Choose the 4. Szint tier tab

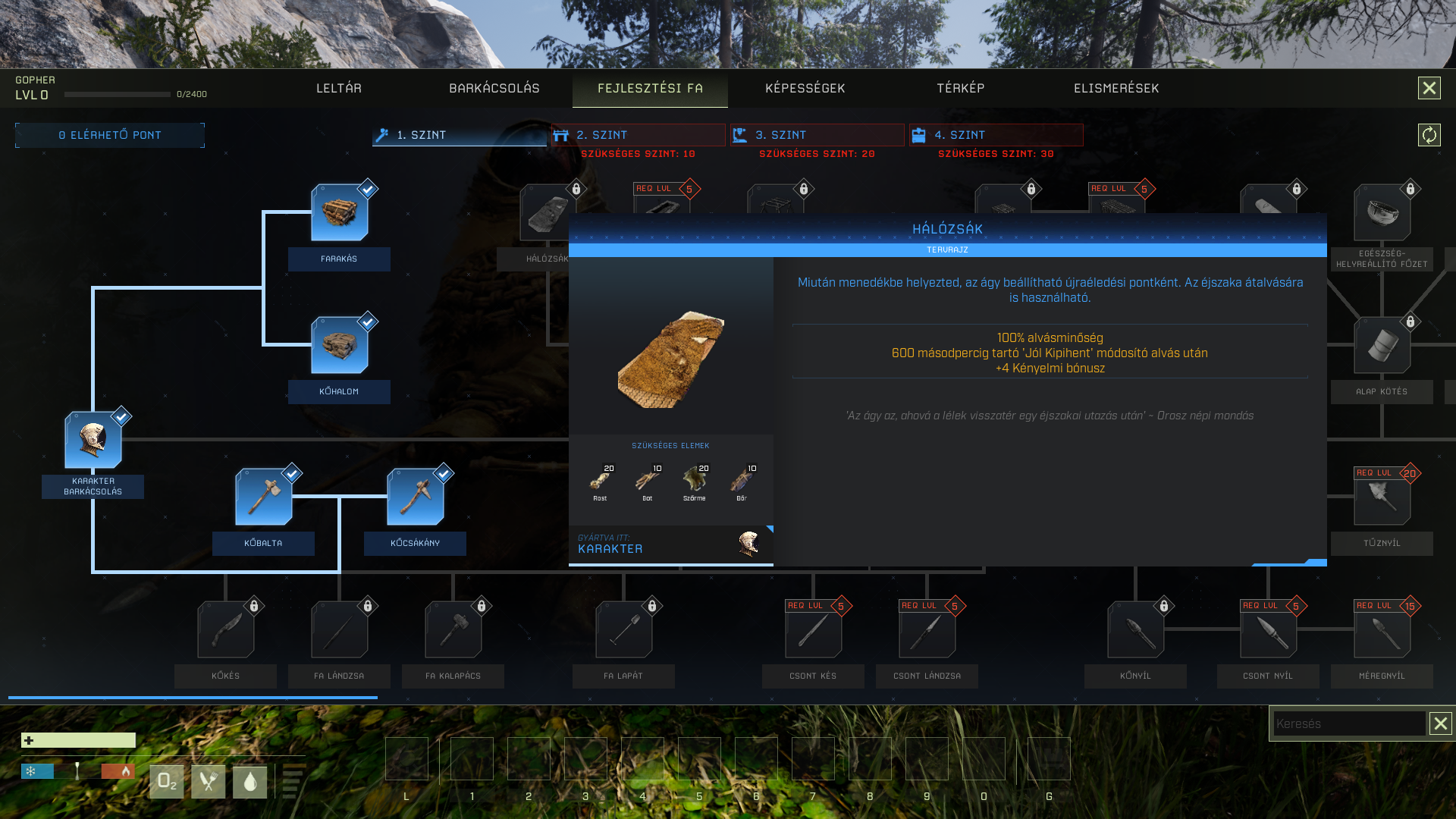pyautogui.click(x=996, y=135)
